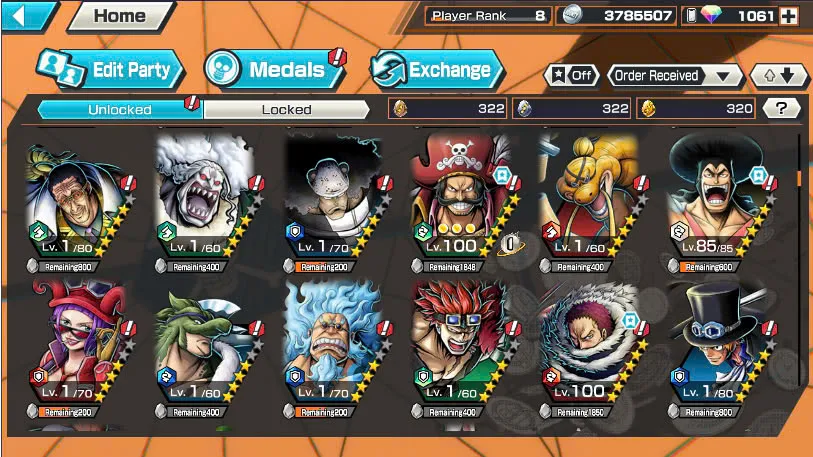
Task: Select the admiral in yellow striped suit
Action: tap(78, 198)
